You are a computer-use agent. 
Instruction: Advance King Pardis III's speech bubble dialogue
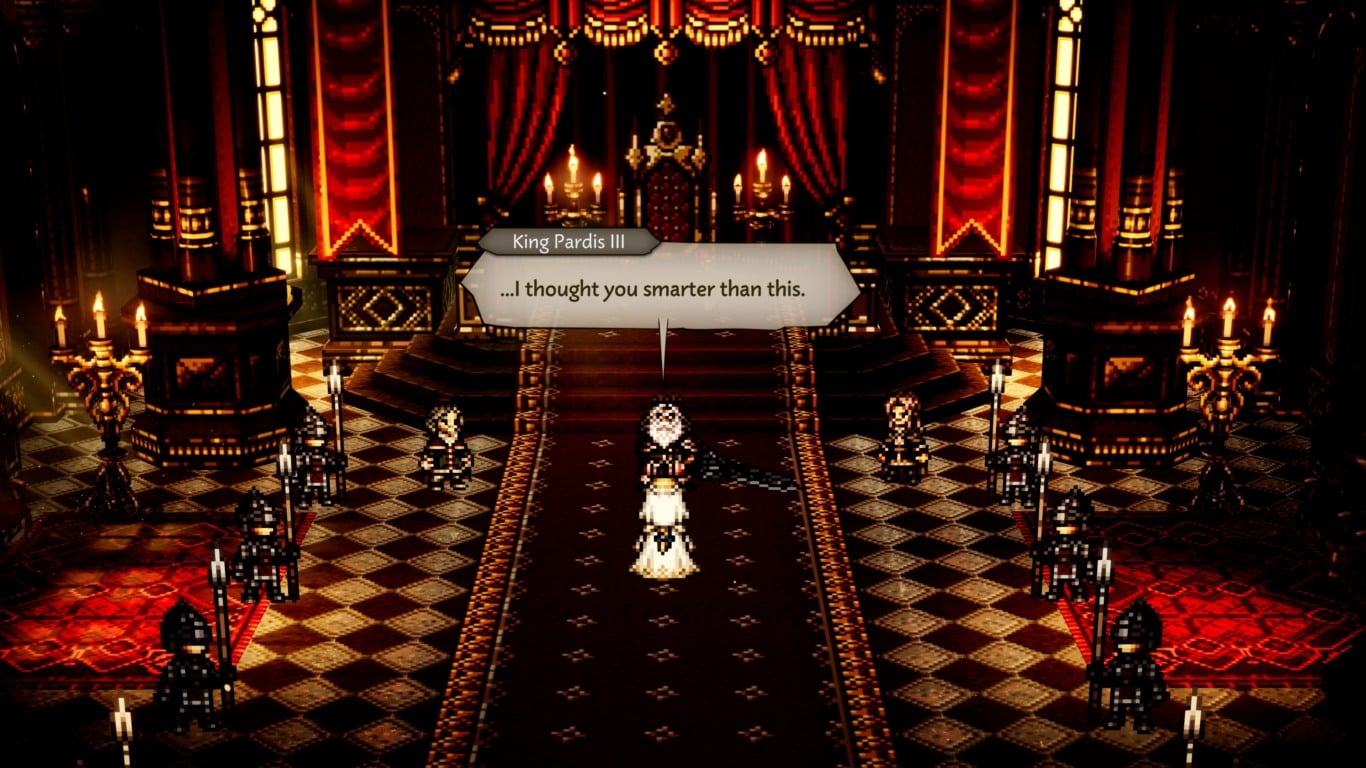[660, 290]
